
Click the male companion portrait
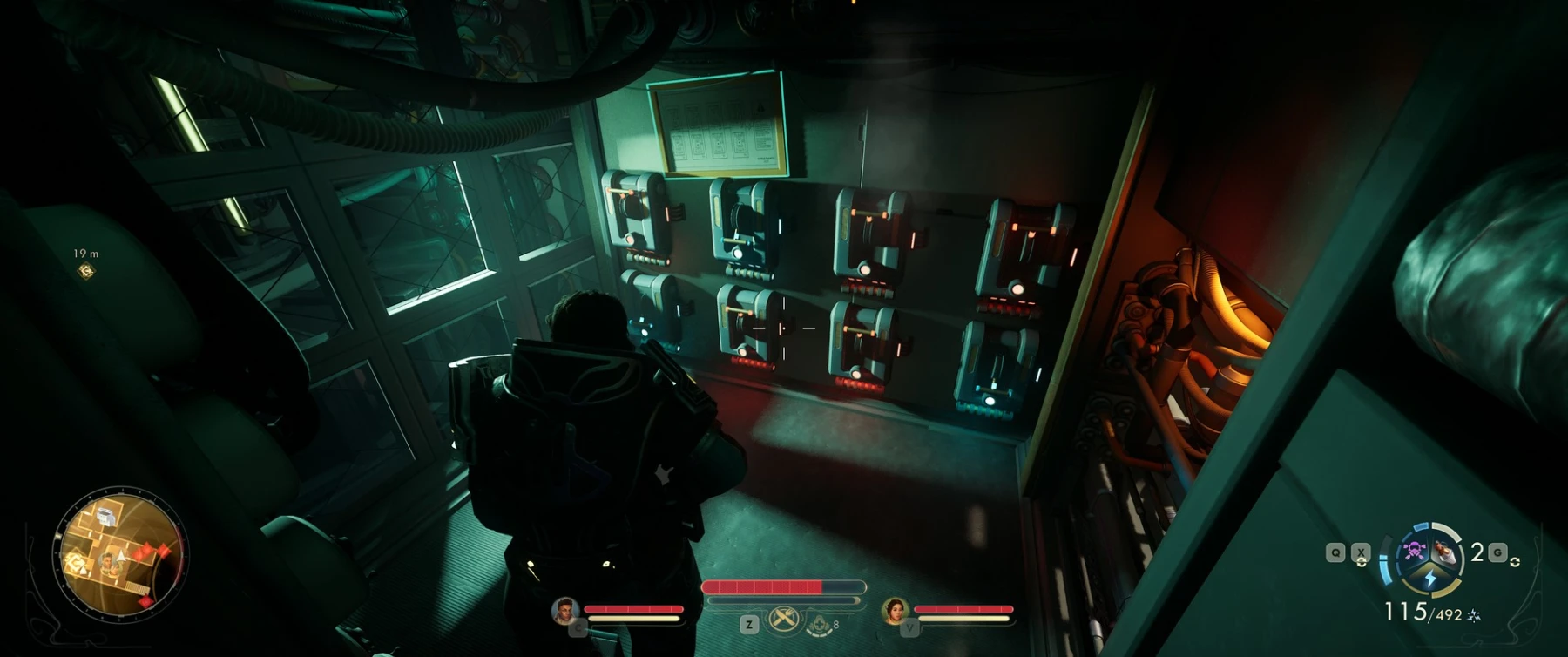point(565,611)
